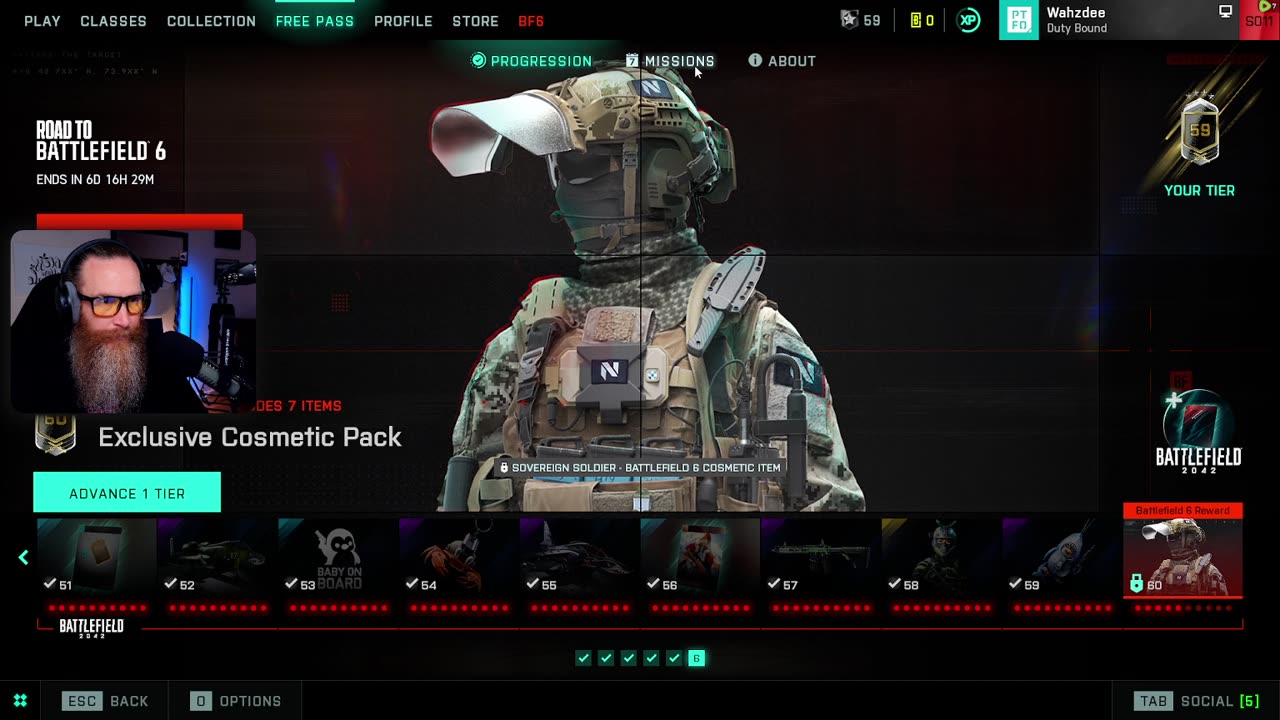1280x720 pixels.
Task: Jump to the sixth tier page indicator
Action: (697, 658)
